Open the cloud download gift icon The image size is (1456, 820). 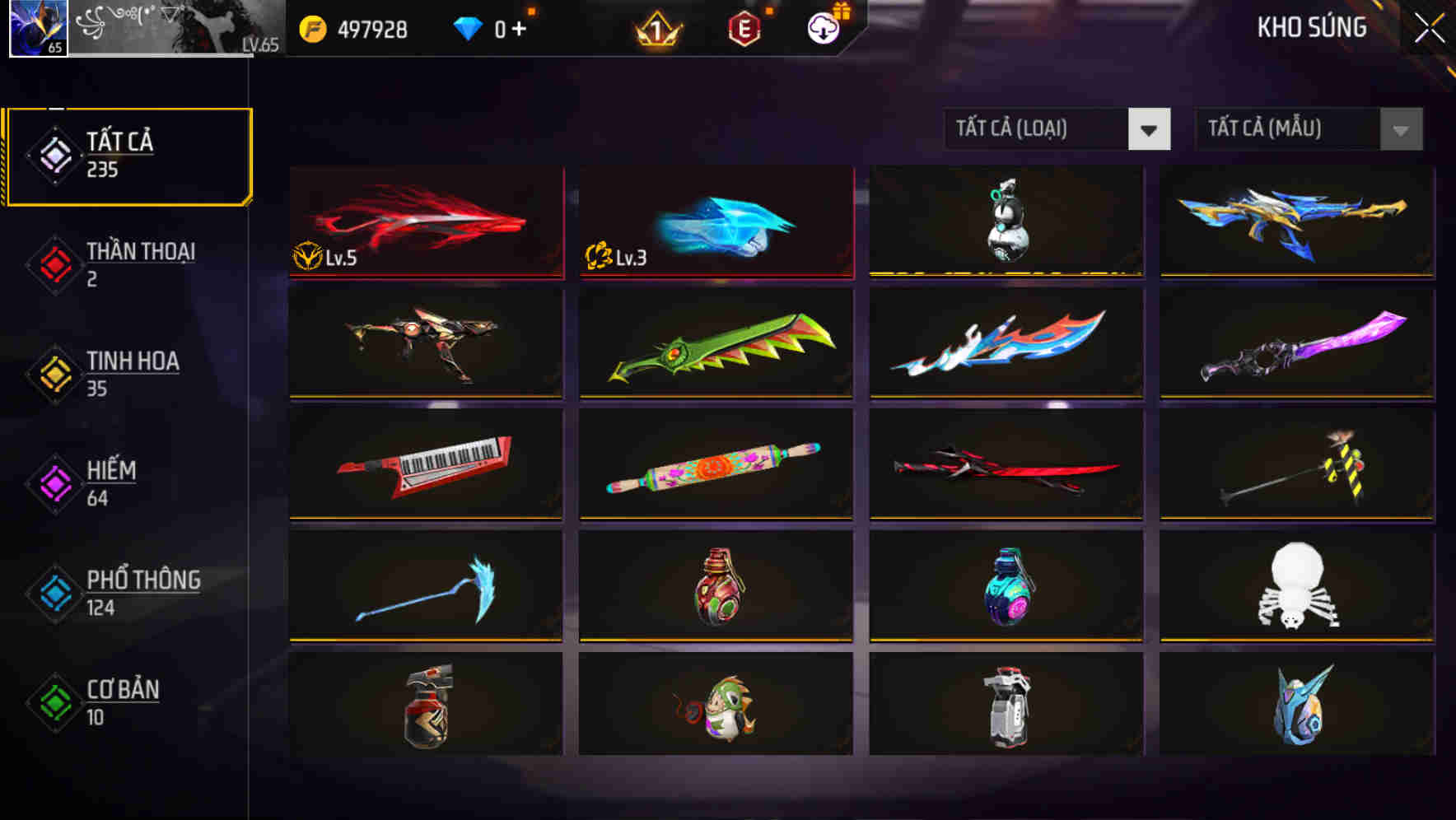pos(823,27)
